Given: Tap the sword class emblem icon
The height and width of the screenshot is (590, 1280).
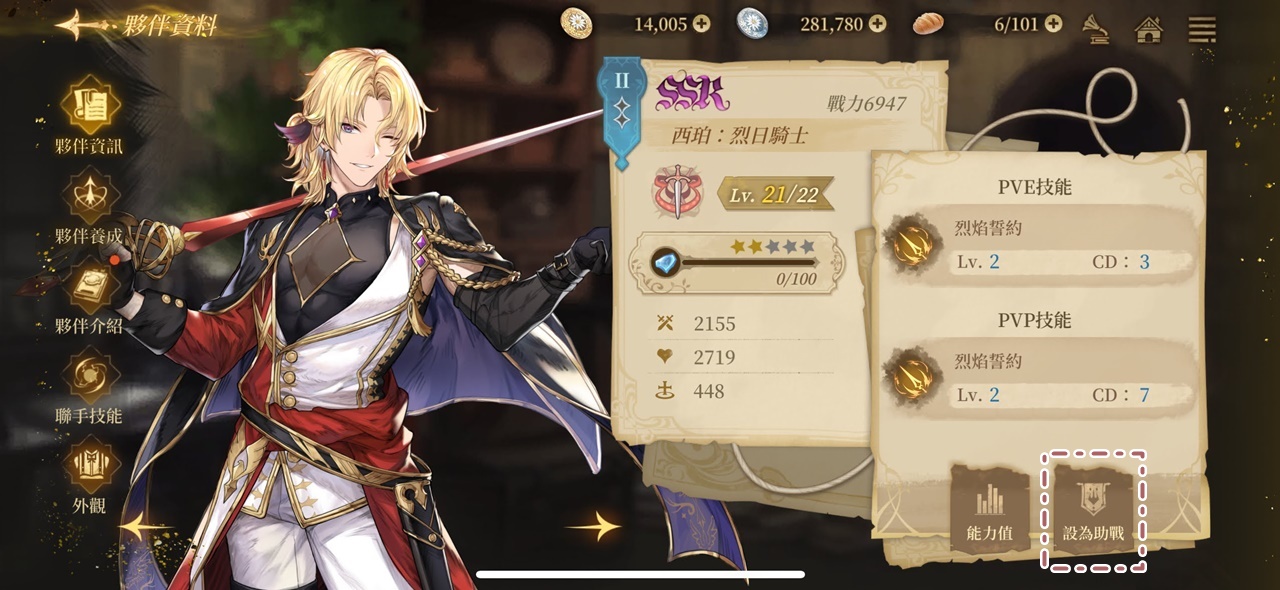Looking at the screenshot, I should coord(679,191).
